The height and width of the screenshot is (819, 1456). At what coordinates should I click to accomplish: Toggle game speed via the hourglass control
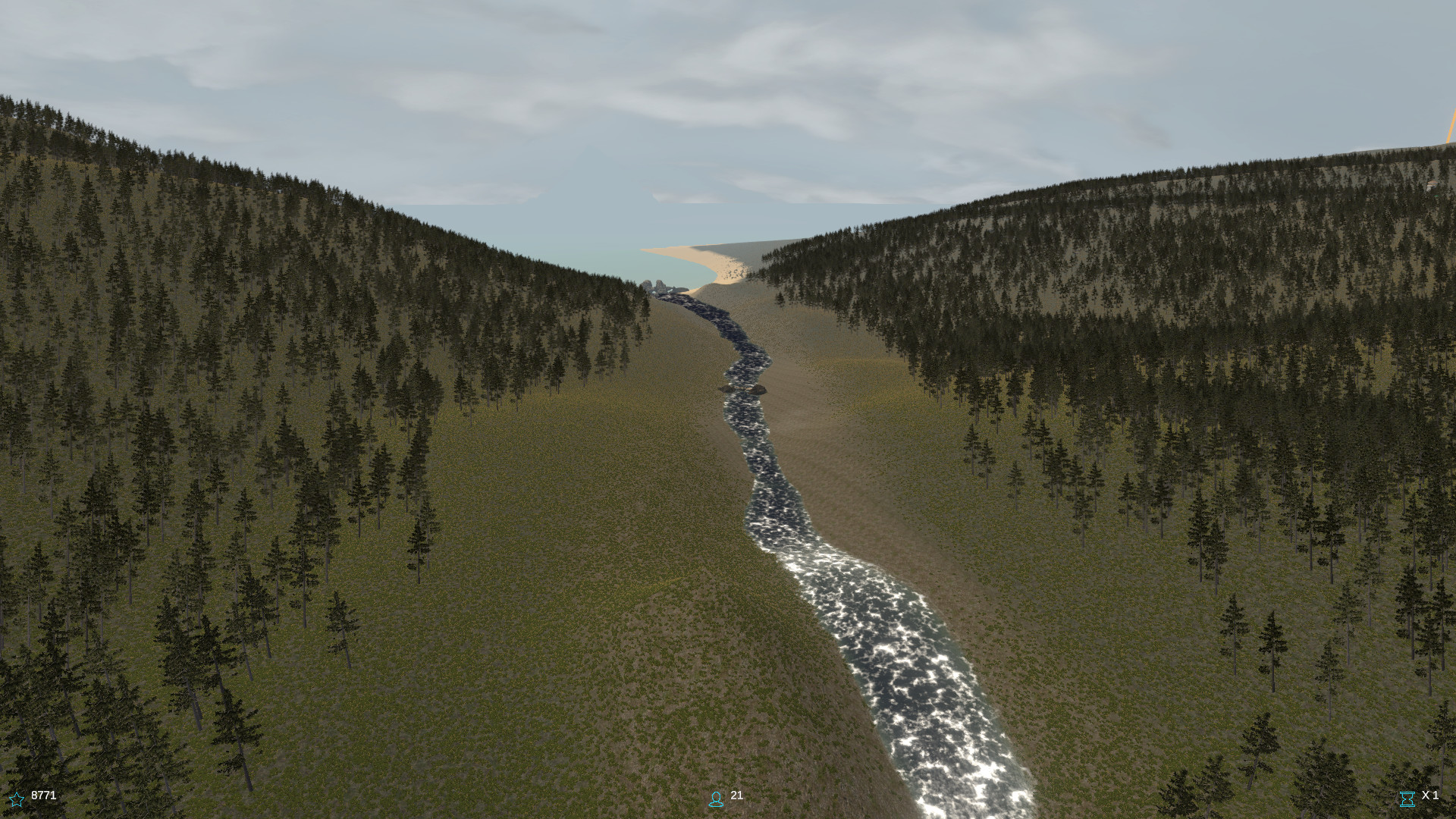pyautogui.click(x=1408, y=797)
